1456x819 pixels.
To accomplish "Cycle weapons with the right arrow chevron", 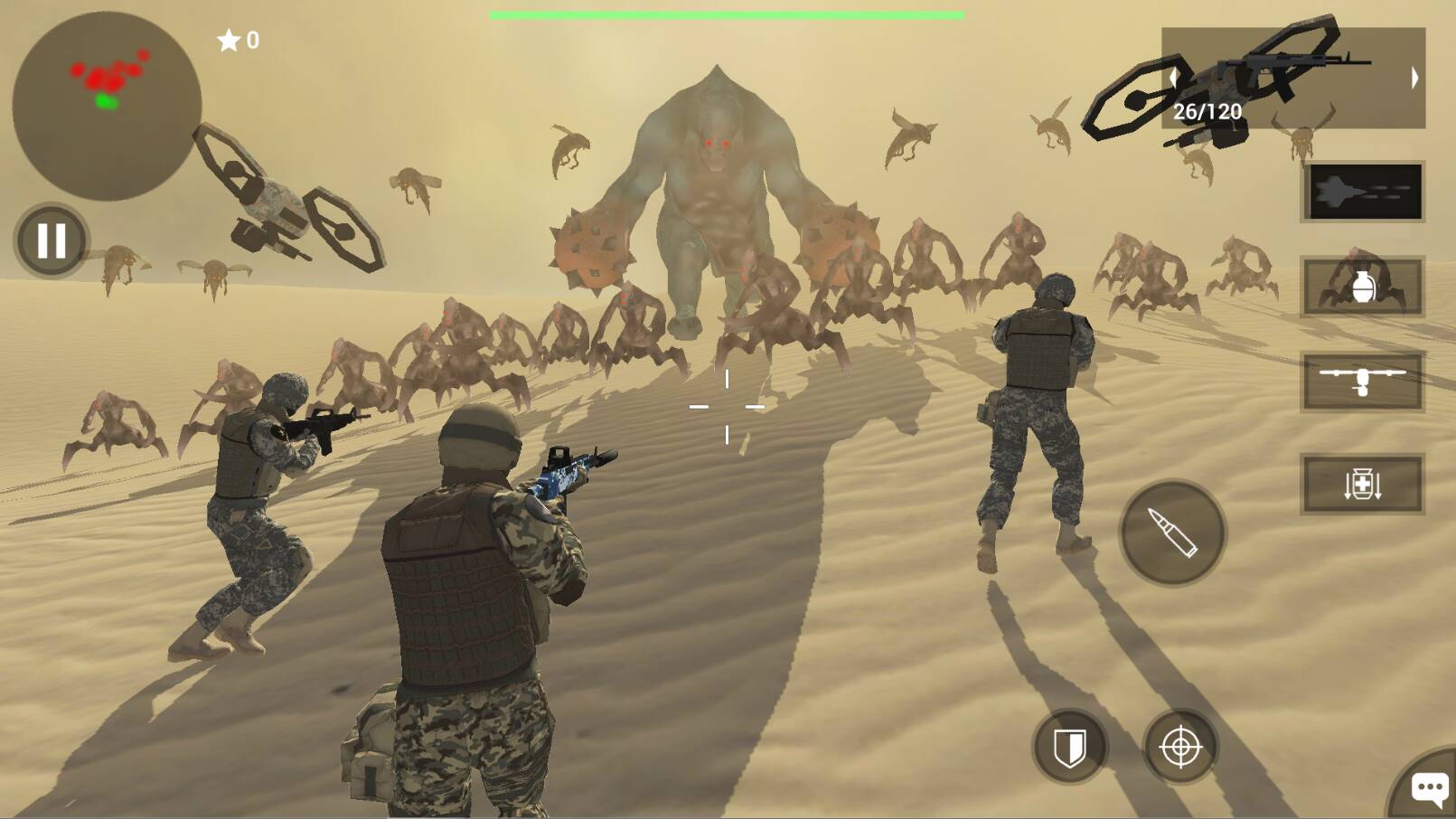I will point(1414,77).
